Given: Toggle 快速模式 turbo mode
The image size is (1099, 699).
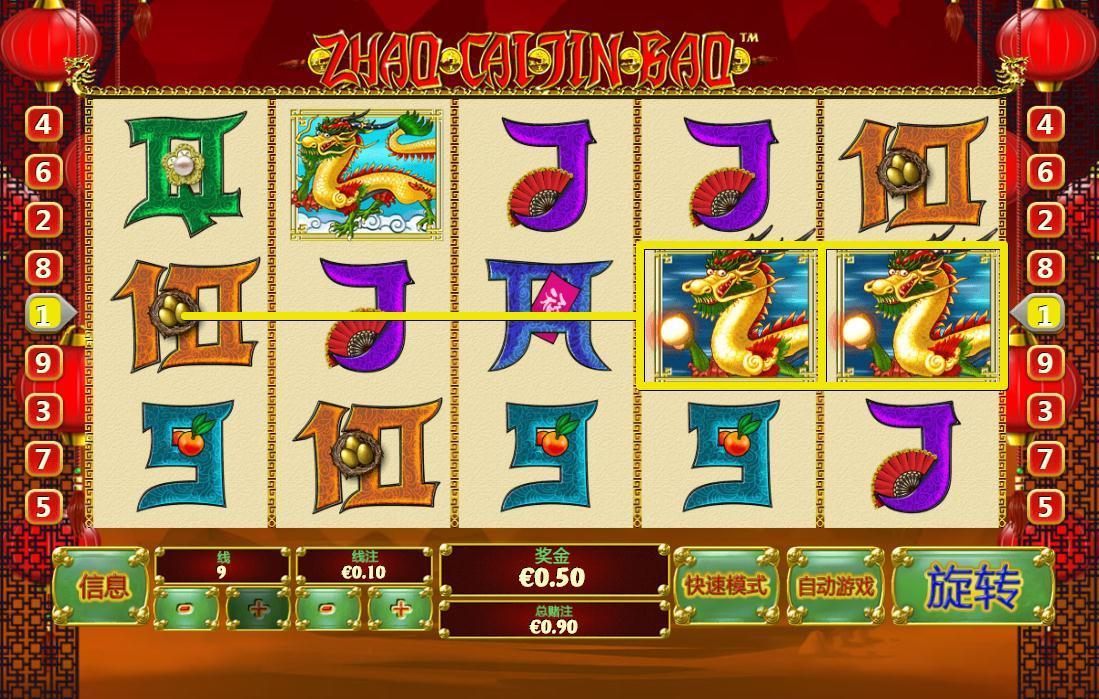Looking at the screenshot, I should point(726,587).
